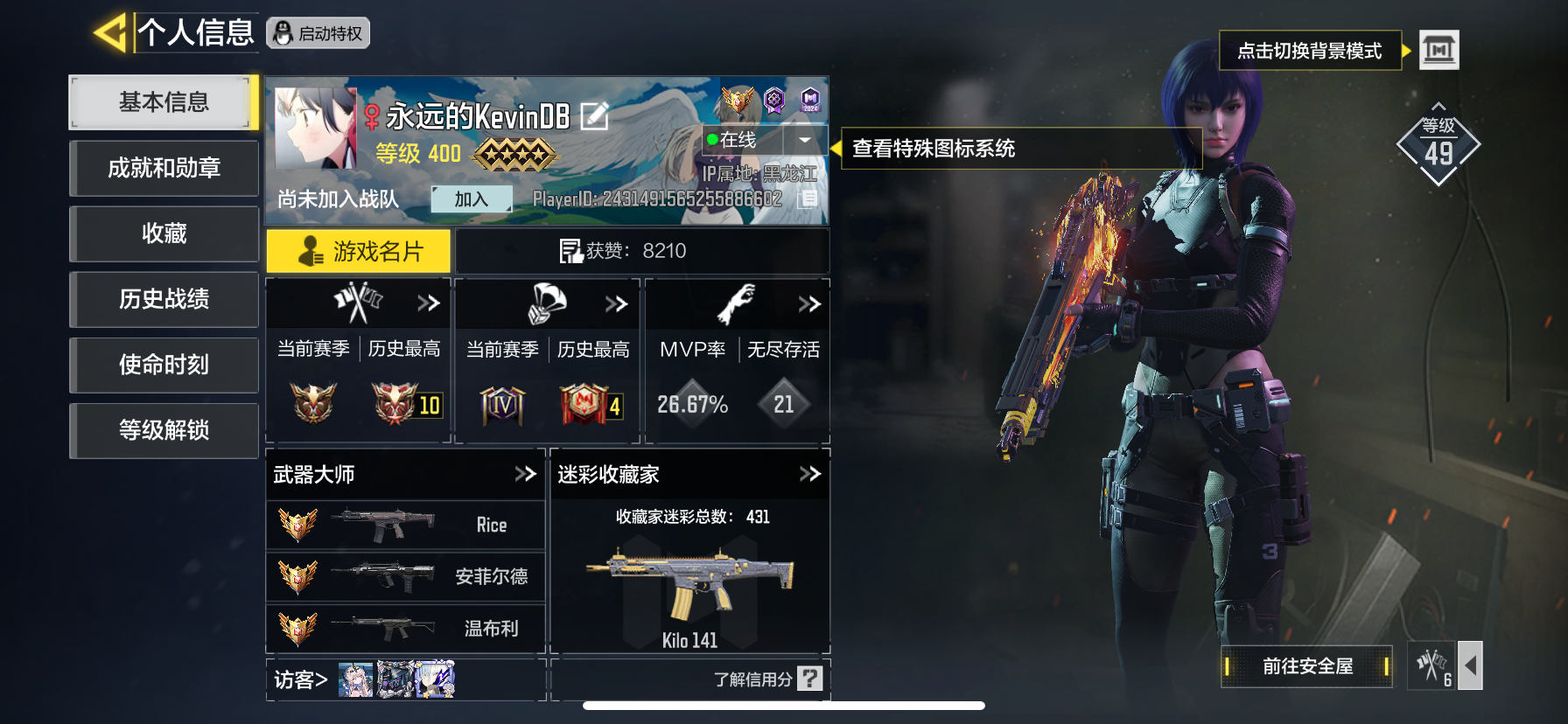The height and width of the screenshot is (724, 1568).
Task: Select the 使命时刻 tab
Action: [164, 365]
